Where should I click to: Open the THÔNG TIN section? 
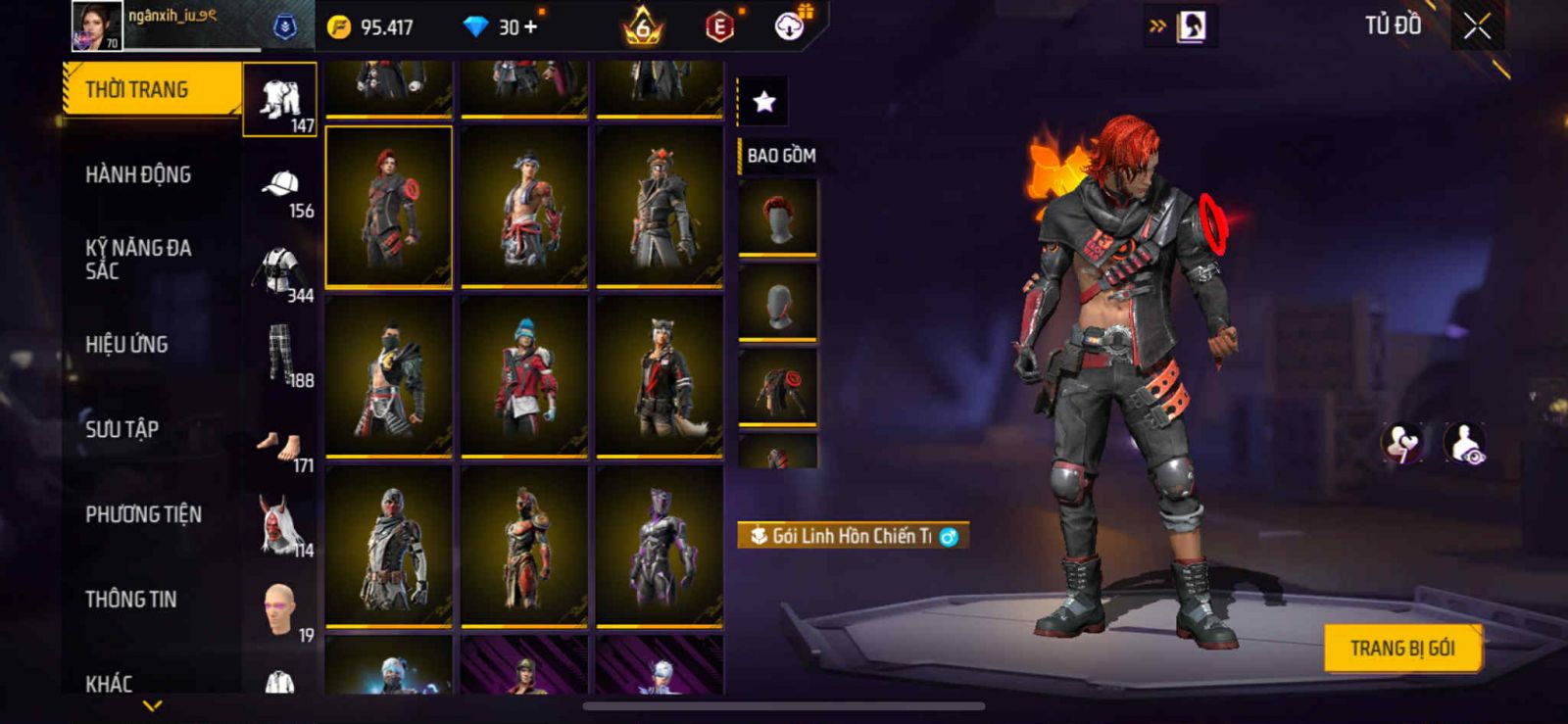pyautogui.click(x=131, y=600)
